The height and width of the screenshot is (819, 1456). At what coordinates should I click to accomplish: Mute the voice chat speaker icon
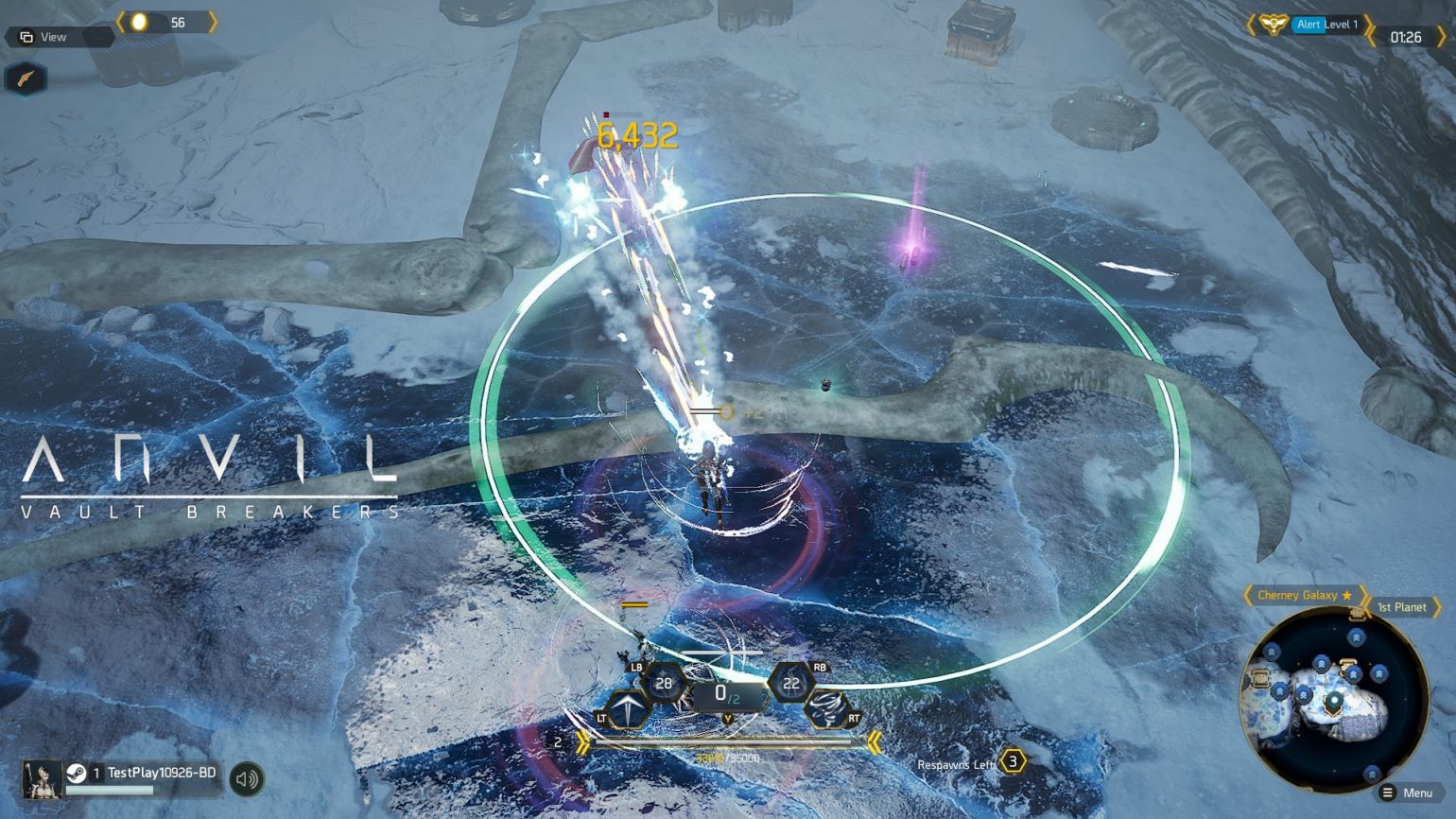pyautogui.click(x=248, y=777)
